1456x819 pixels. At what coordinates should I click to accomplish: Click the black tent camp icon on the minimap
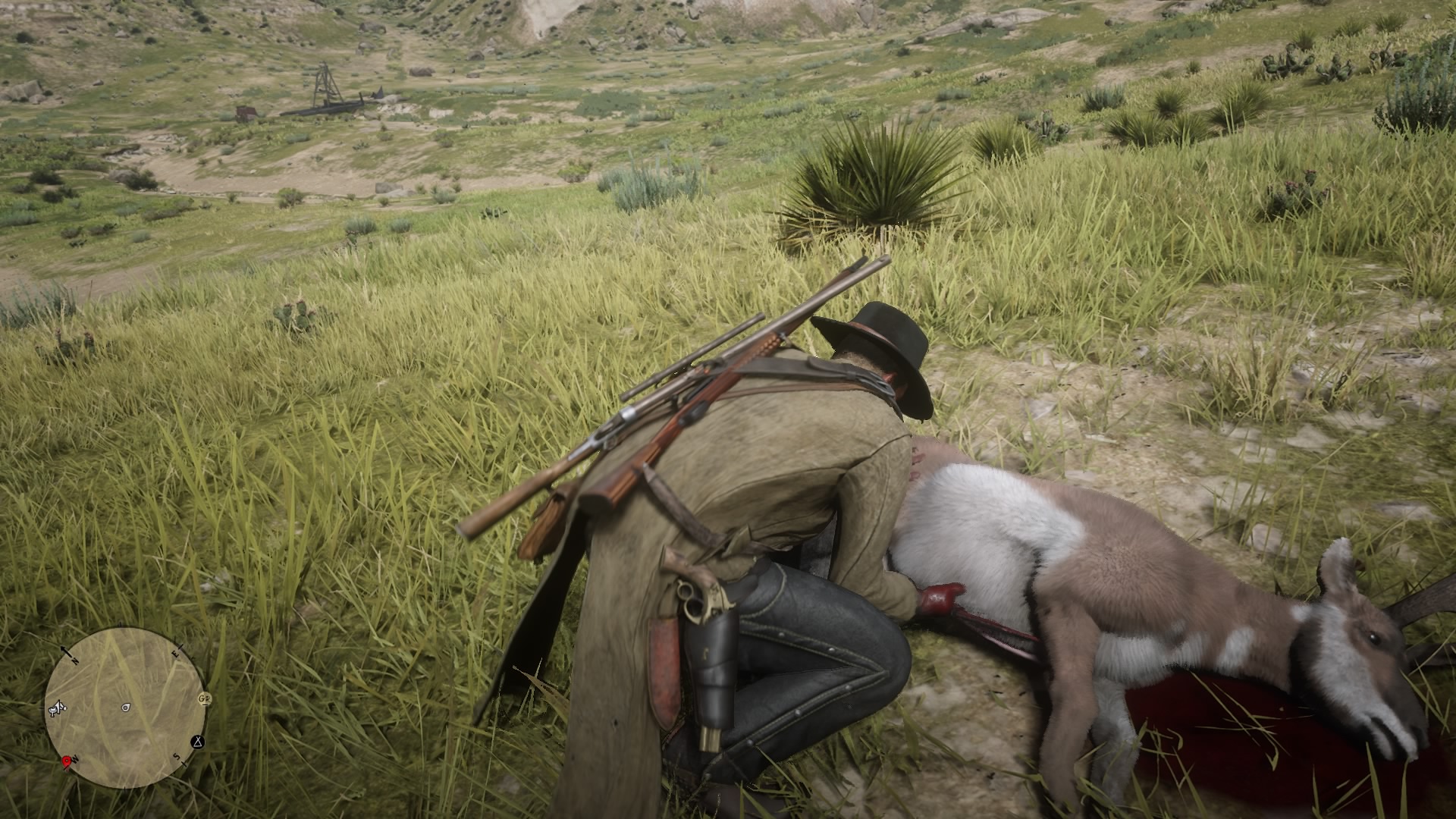[197, 742]
